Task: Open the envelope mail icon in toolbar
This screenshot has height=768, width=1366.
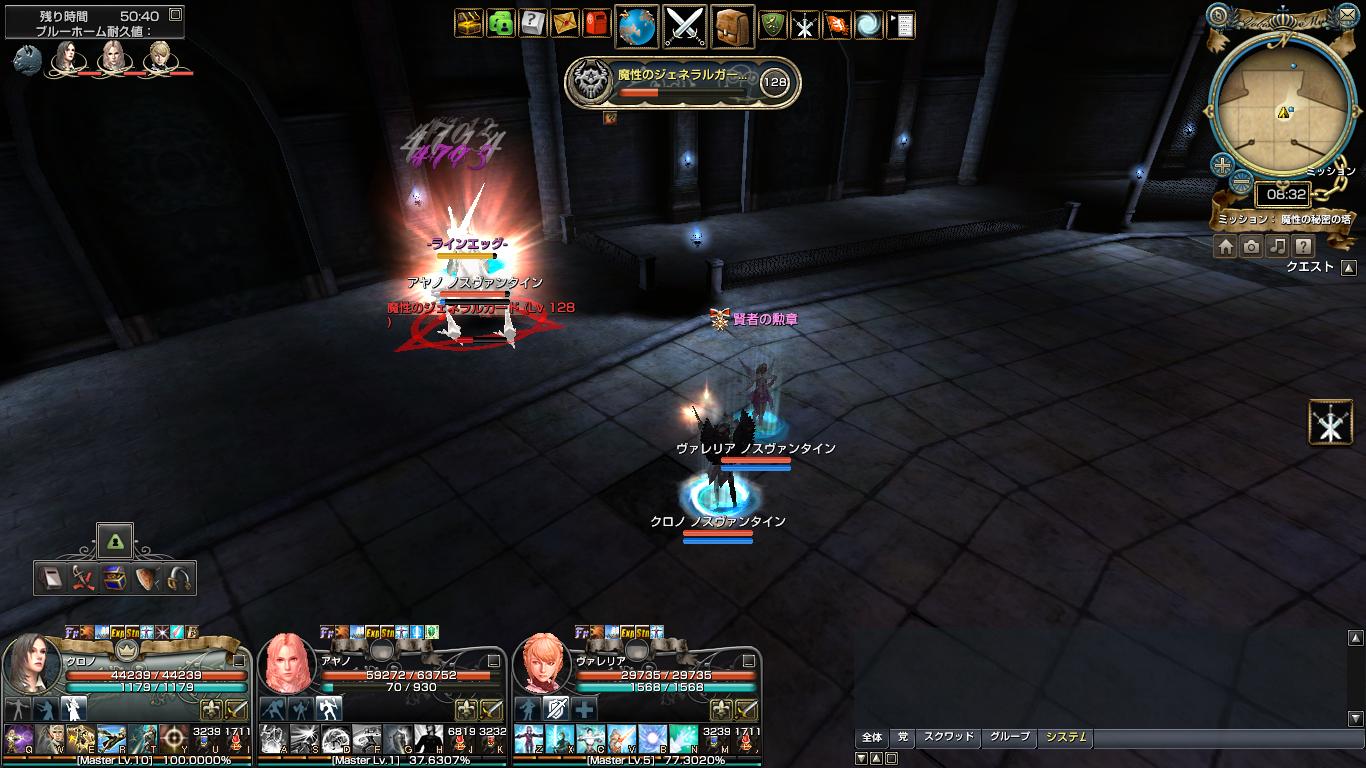Action: 564,24
